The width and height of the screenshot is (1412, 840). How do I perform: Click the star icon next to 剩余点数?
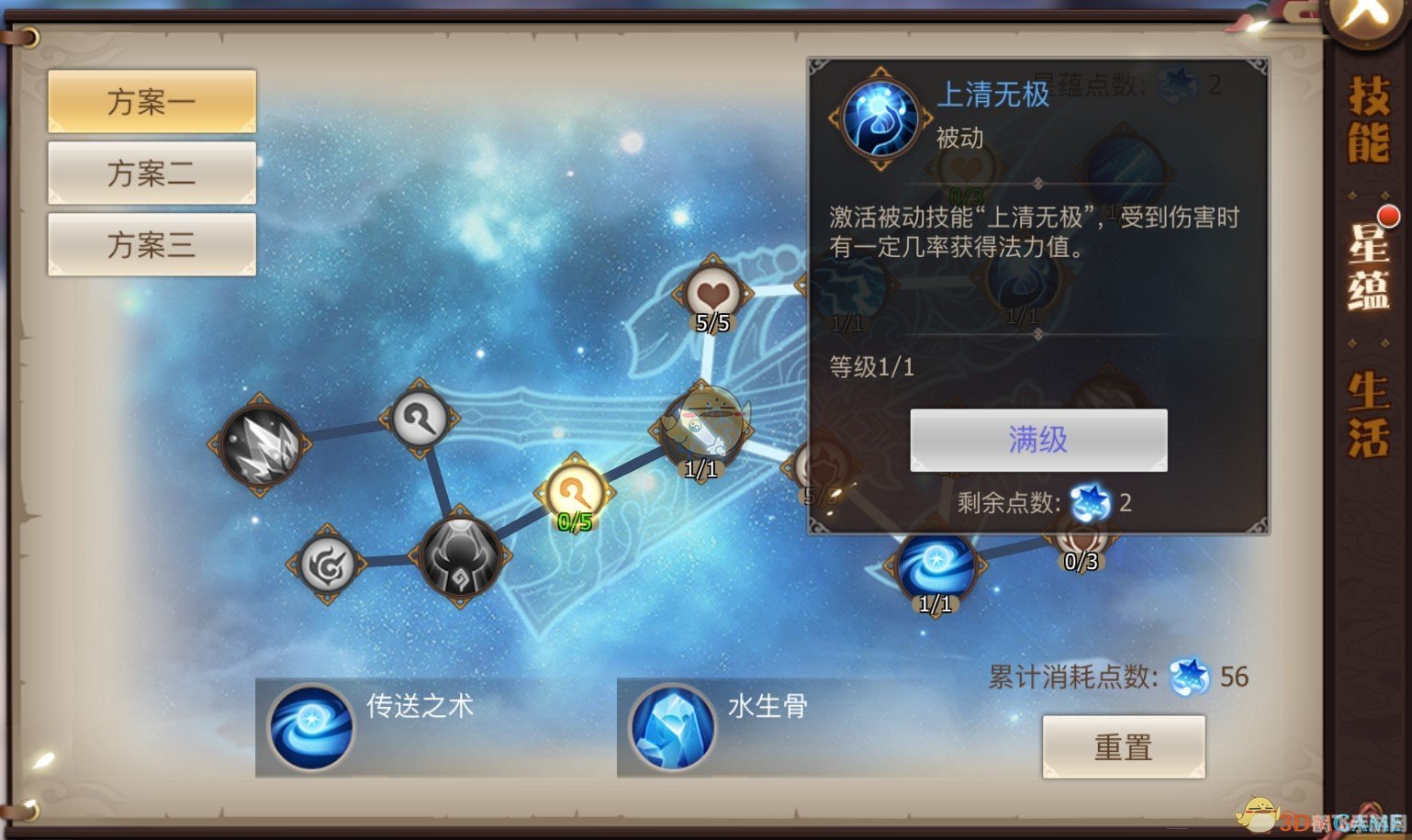[1089, 503]
